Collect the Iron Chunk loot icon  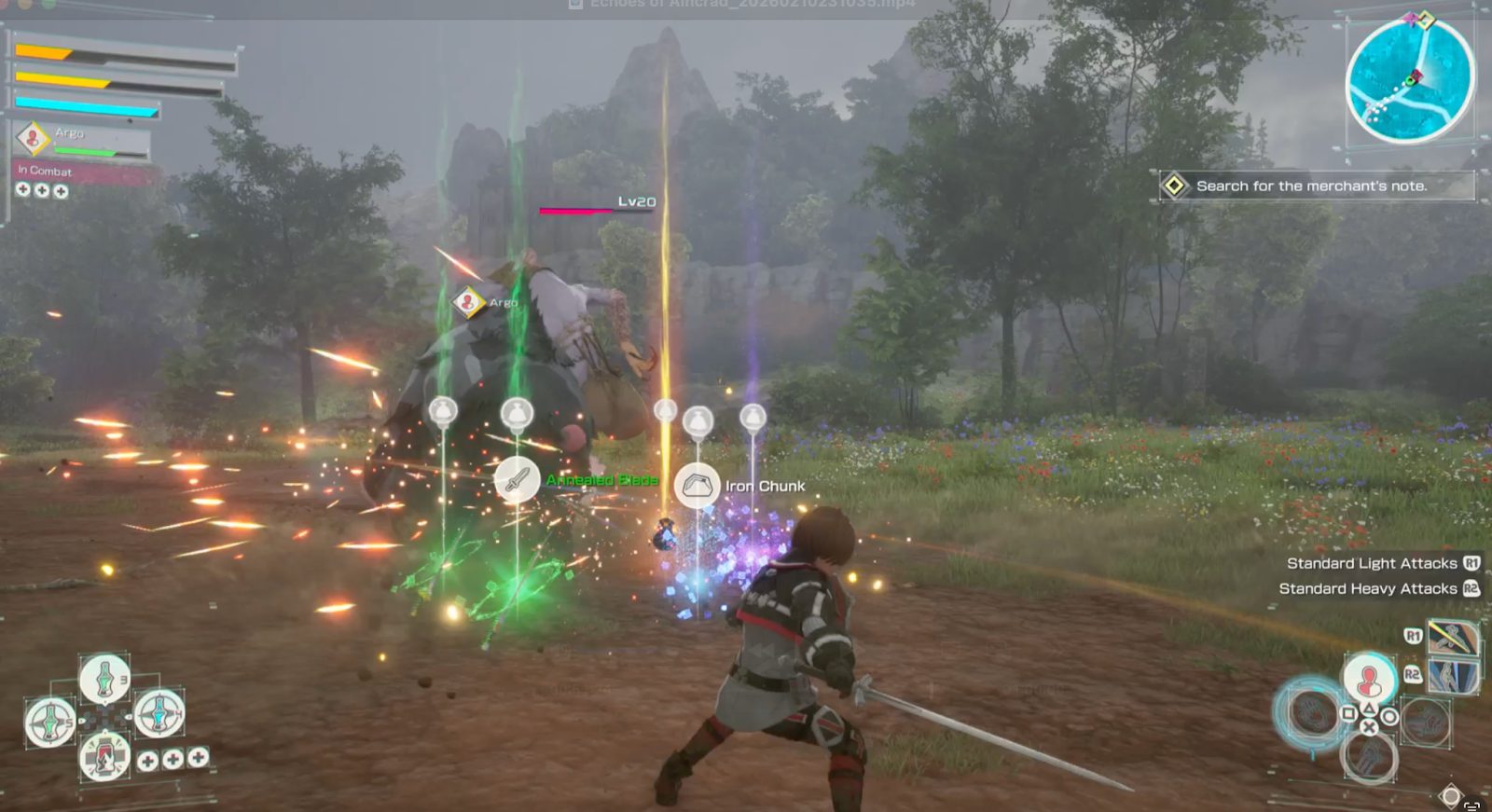coord(697,486)
